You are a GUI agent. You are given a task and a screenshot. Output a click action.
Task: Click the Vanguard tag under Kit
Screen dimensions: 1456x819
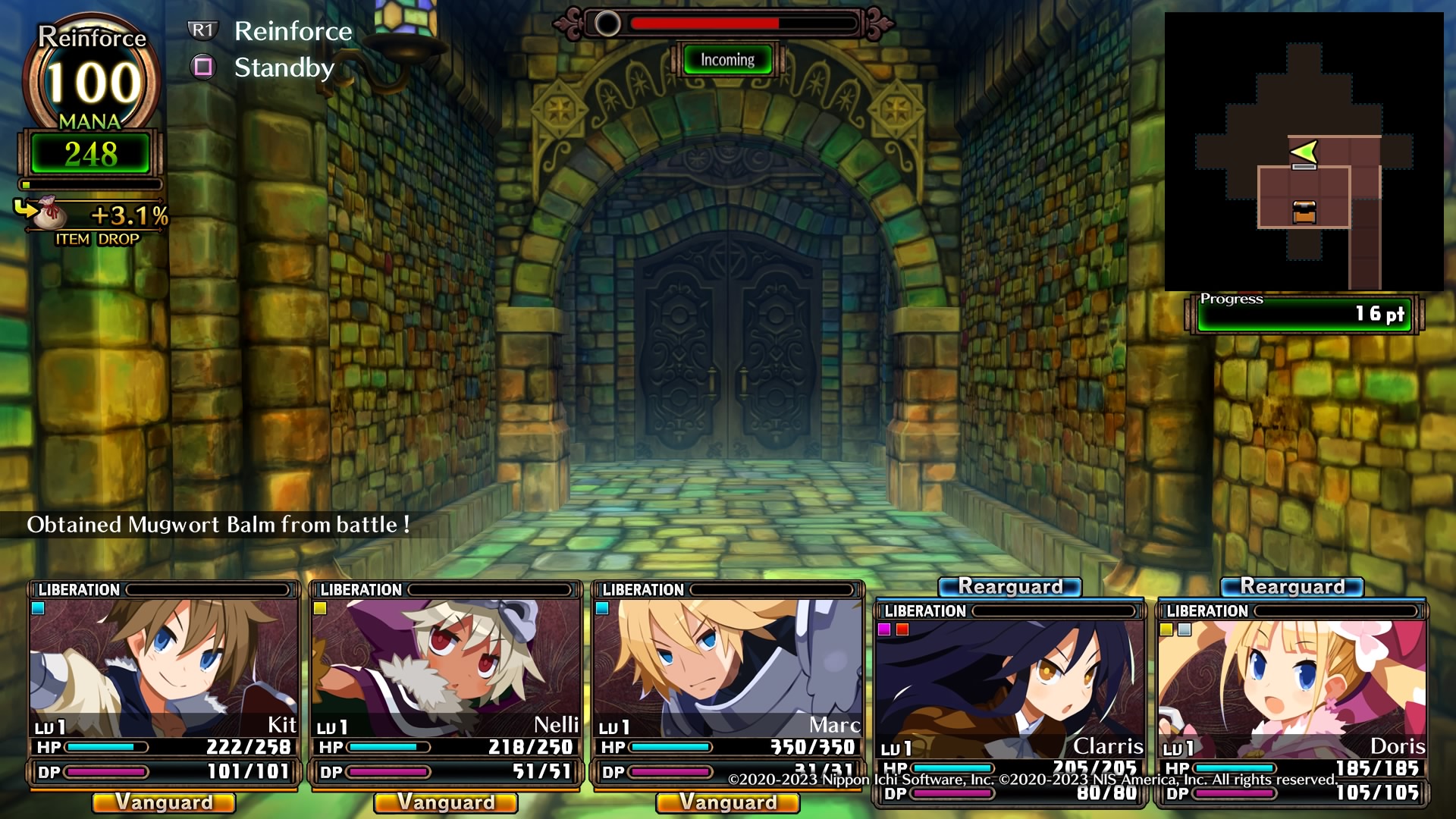pyautogui.click(x=164, y=802)
